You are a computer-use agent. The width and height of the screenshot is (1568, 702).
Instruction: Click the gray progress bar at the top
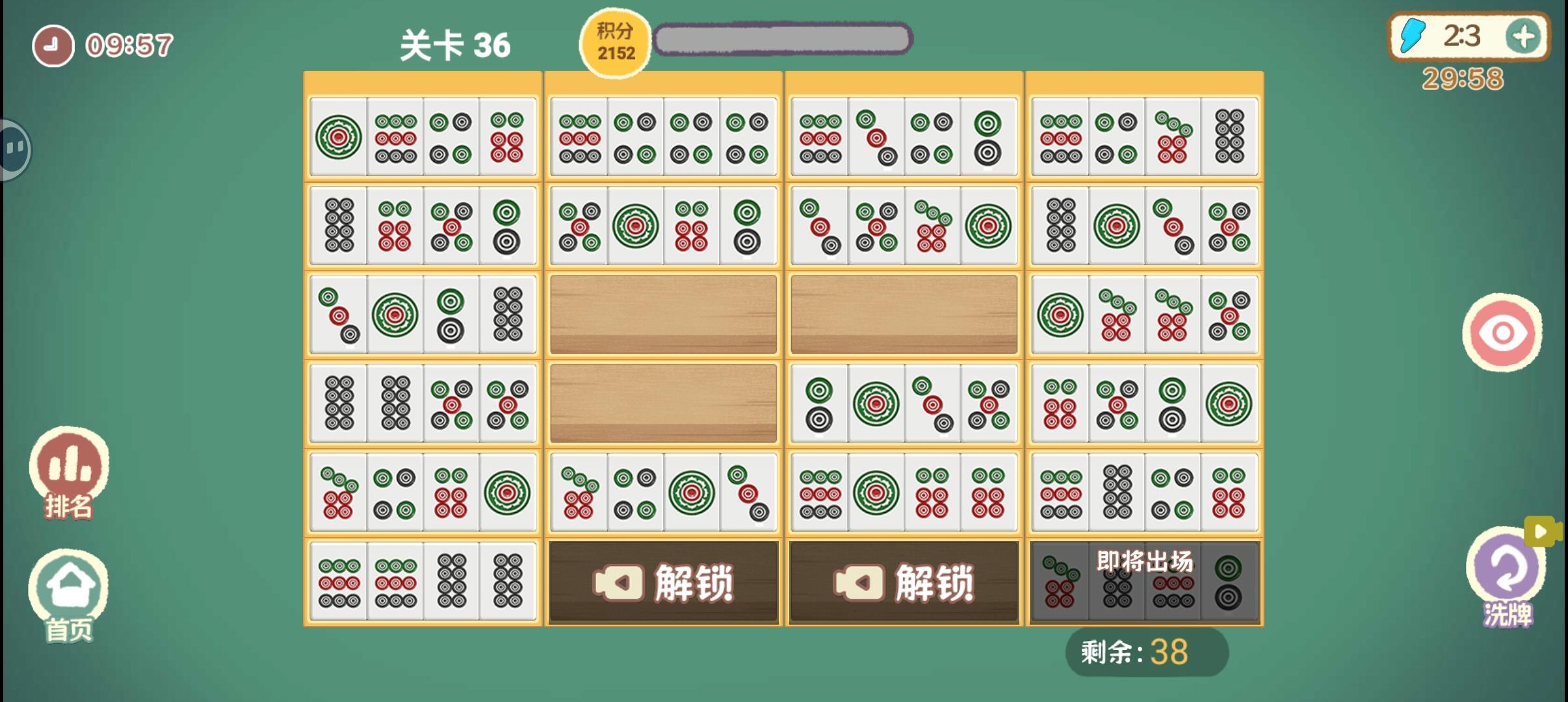[783, 39]
